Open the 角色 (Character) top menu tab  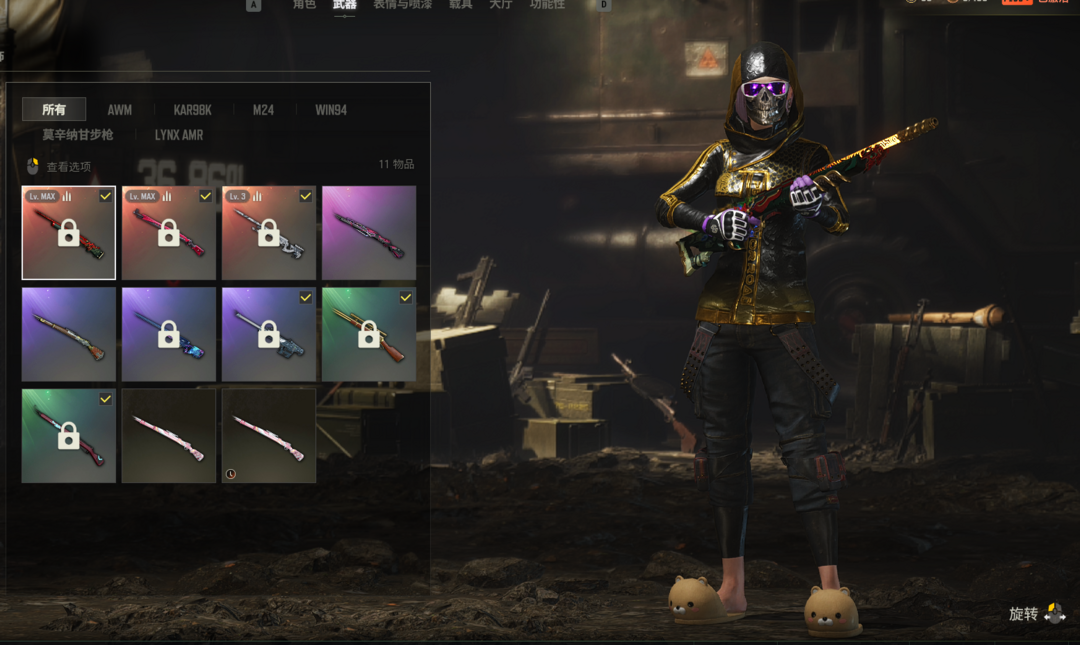[304, 5]
